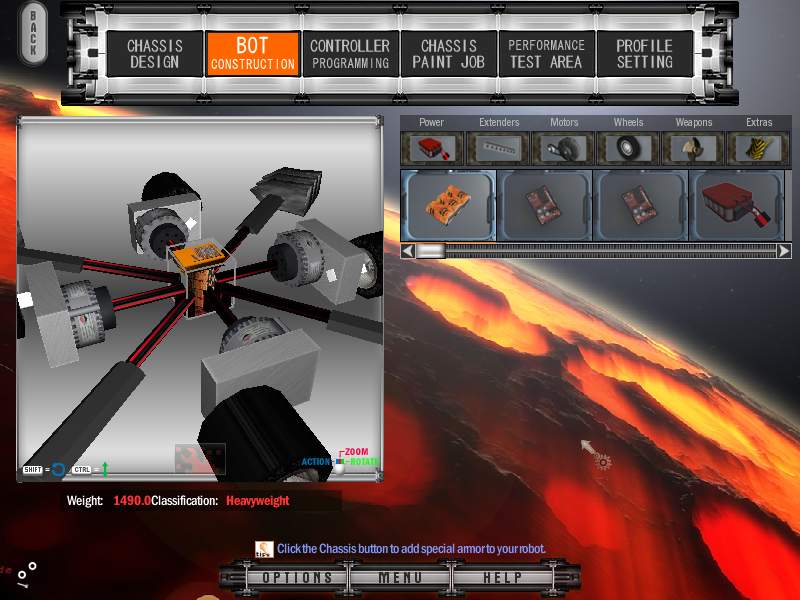Open the Menu button
800x600 pixels.
(x=400, y=578)
